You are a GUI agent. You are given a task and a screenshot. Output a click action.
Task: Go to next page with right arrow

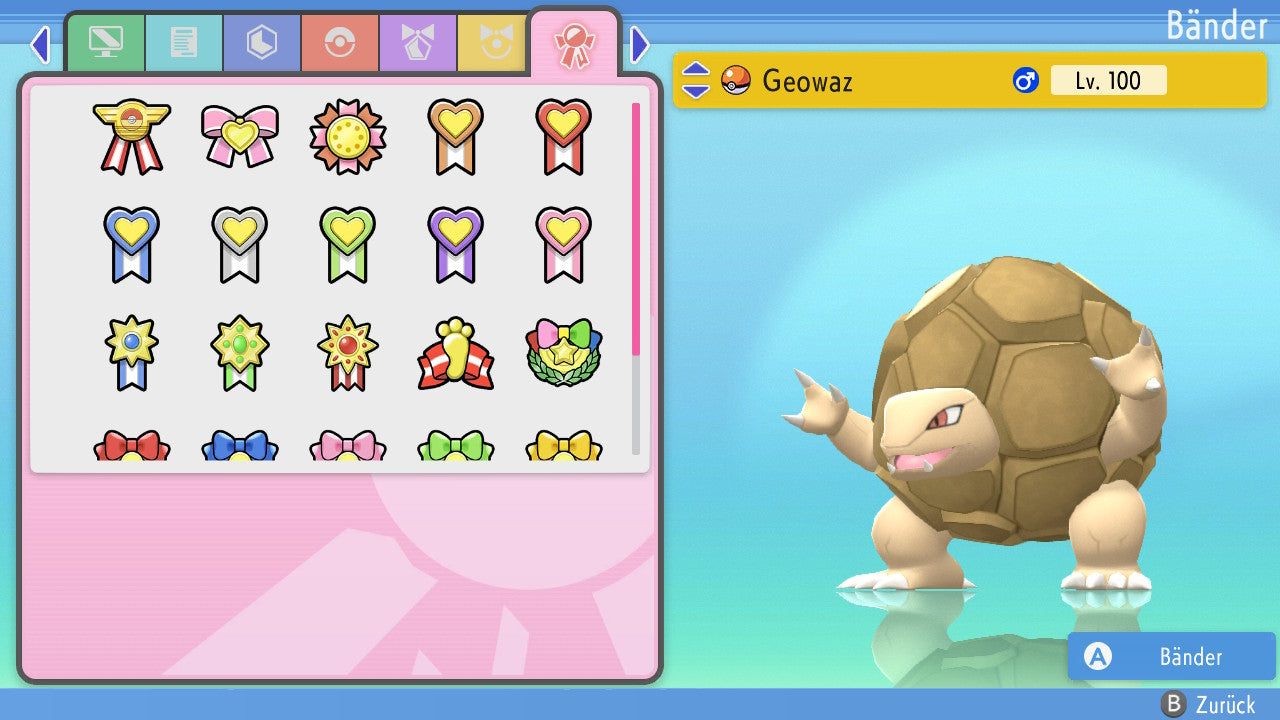pos(640,44)
